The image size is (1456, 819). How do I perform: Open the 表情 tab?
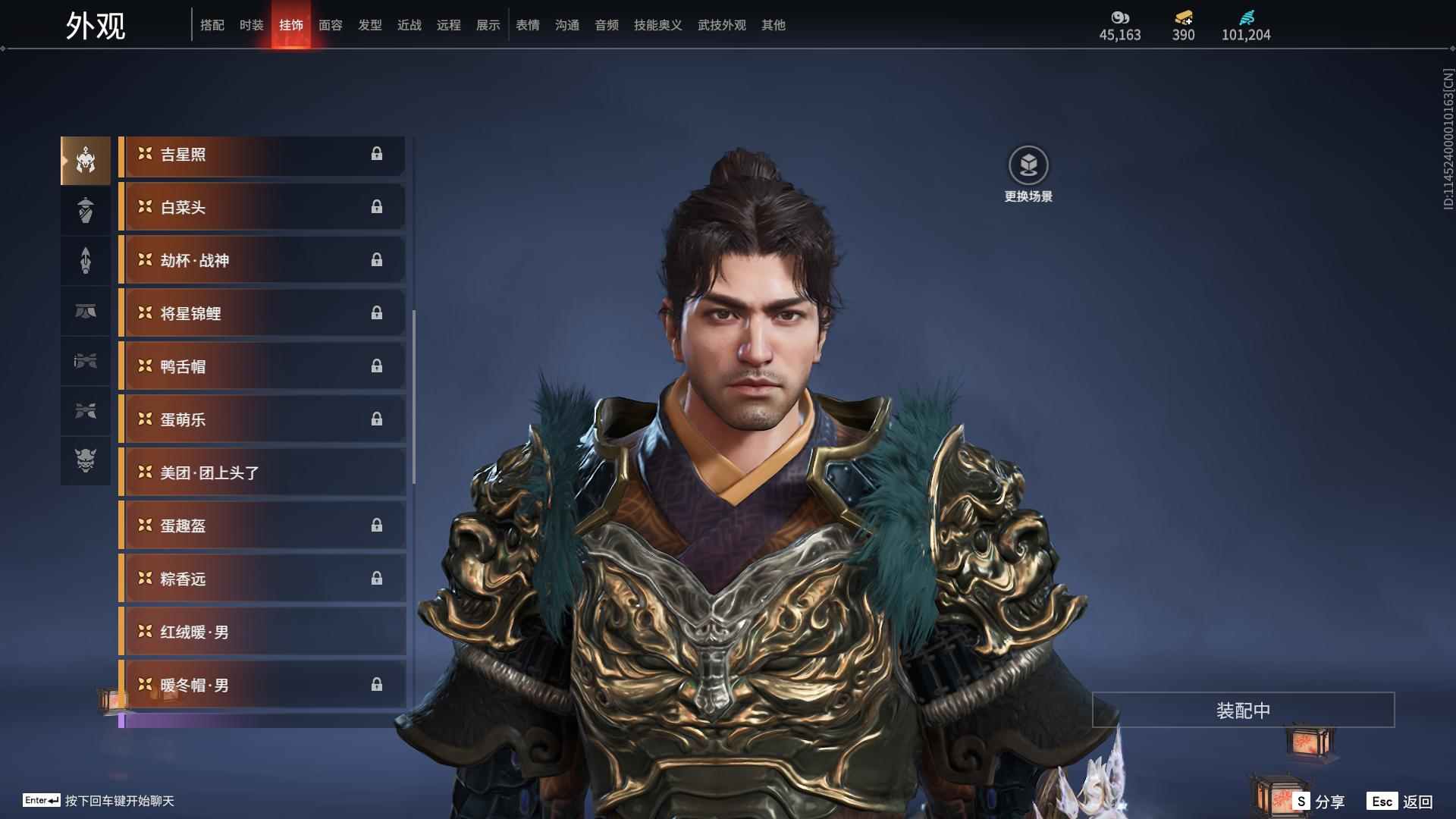(x=527, y=25)
